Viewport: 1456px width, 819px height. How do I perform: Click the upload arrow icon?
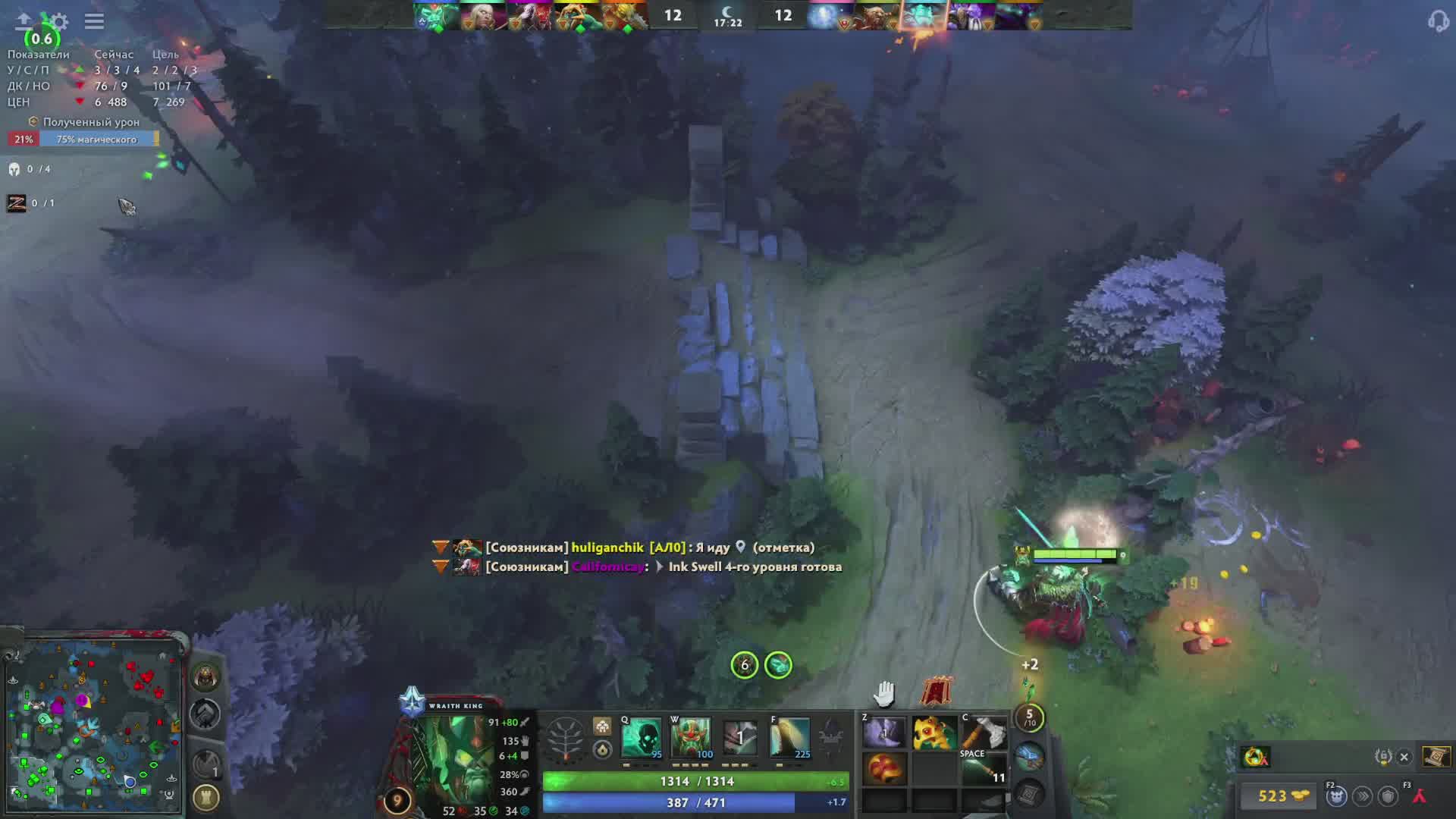[24, 20]
